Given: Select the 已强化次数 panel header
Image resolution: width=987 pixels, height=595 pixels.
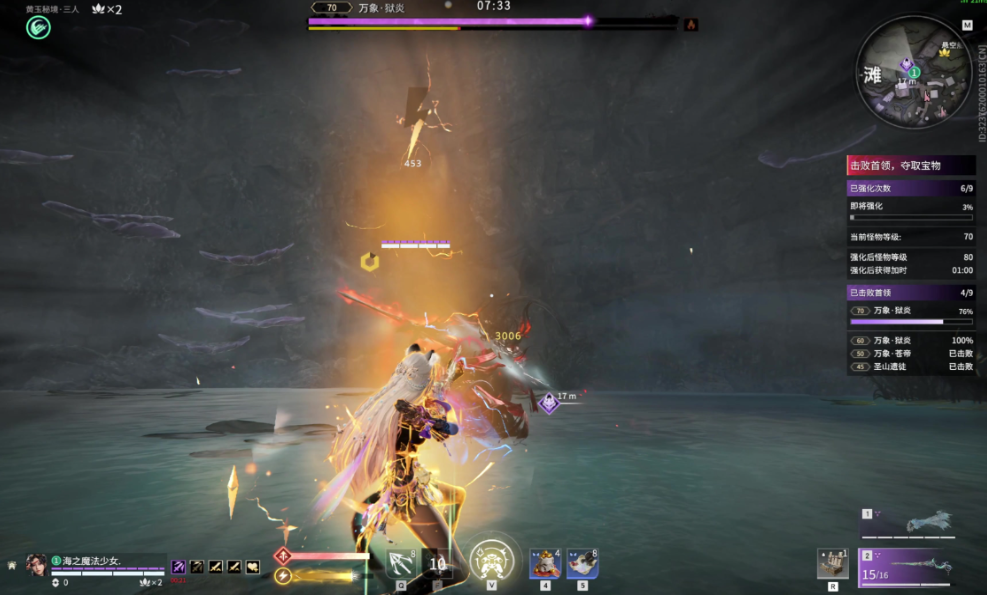Looking at the screenshot, I should point(910,188).
